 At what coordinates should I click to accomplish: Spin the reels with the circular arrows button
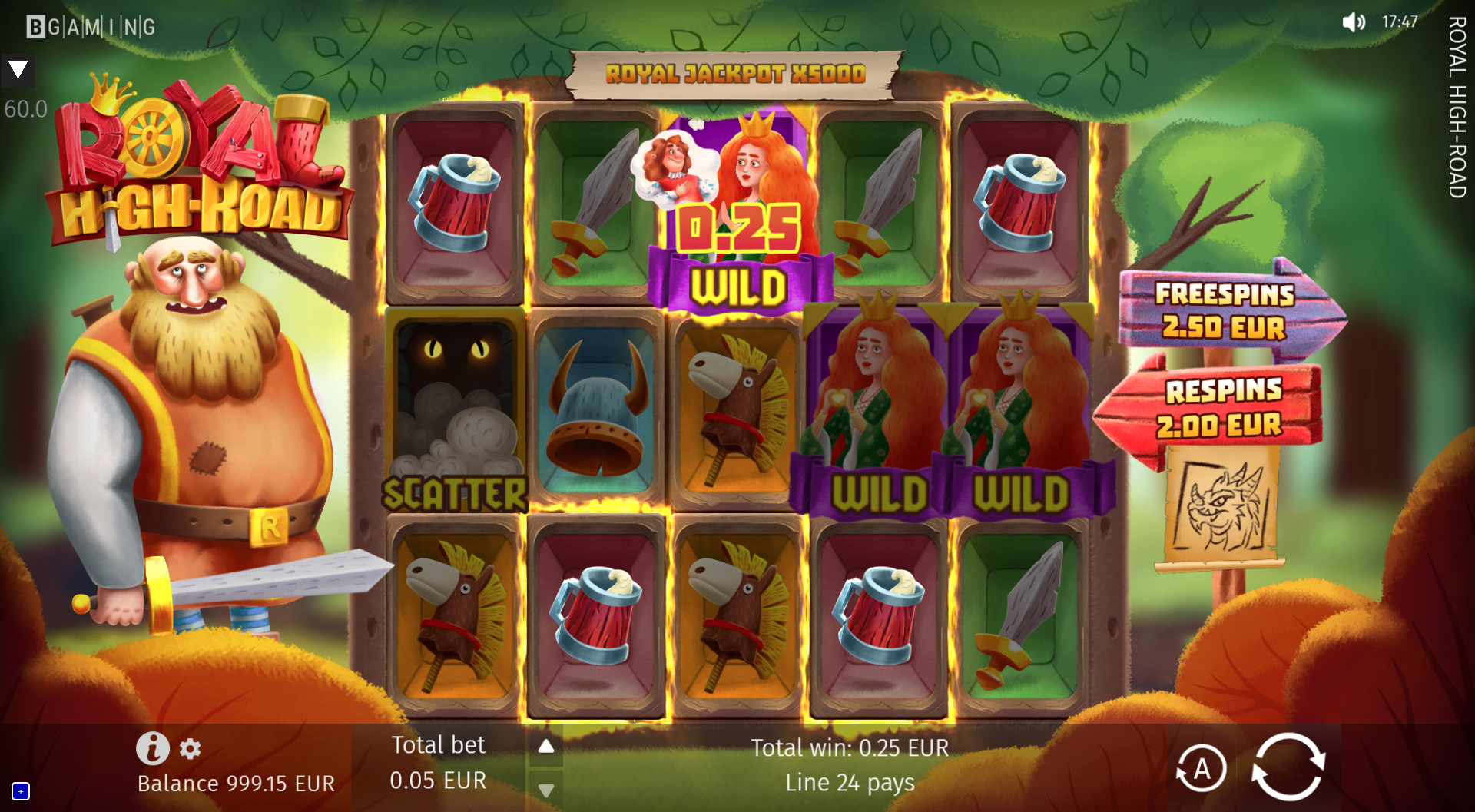tap(1288, 767)
